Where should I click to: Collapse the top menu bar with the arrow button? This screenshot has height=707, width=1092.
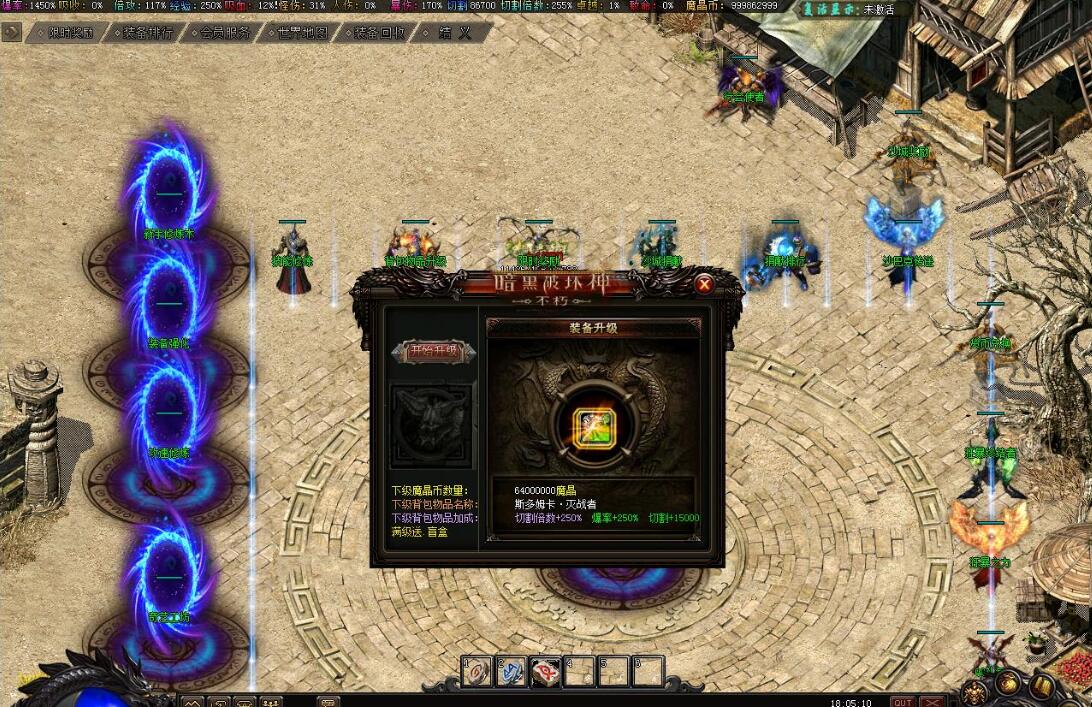click(x=11, y=32)
